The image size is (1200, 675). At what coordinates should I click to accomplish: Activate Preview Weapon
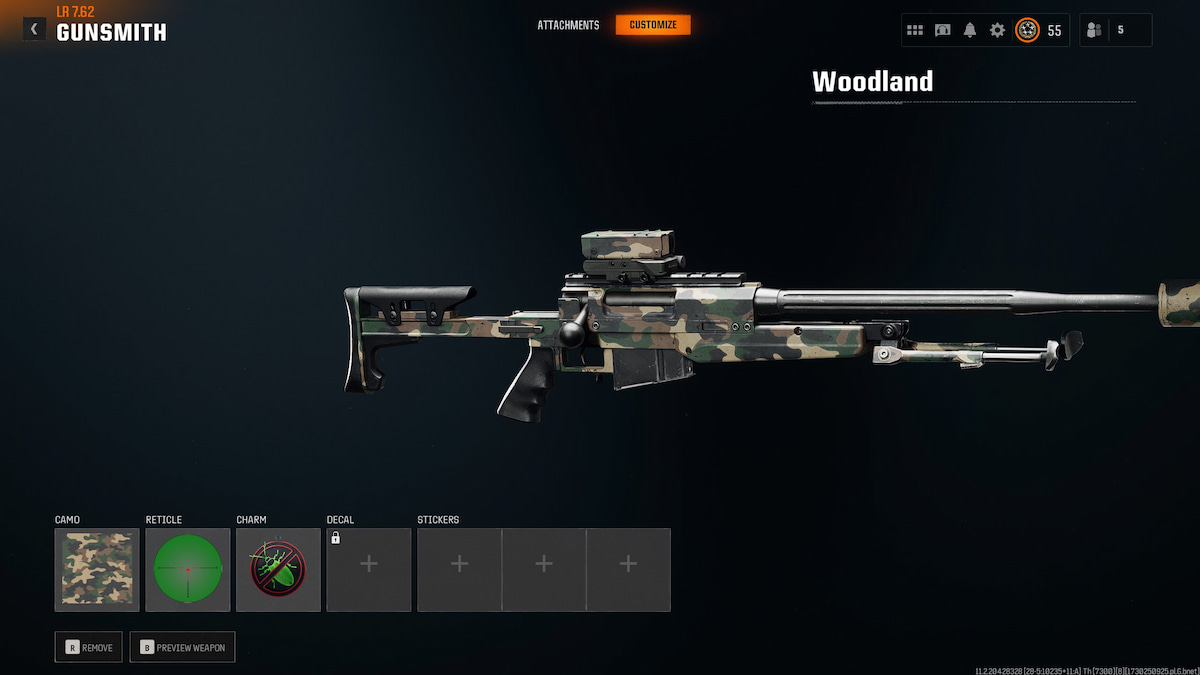point(182,647)
